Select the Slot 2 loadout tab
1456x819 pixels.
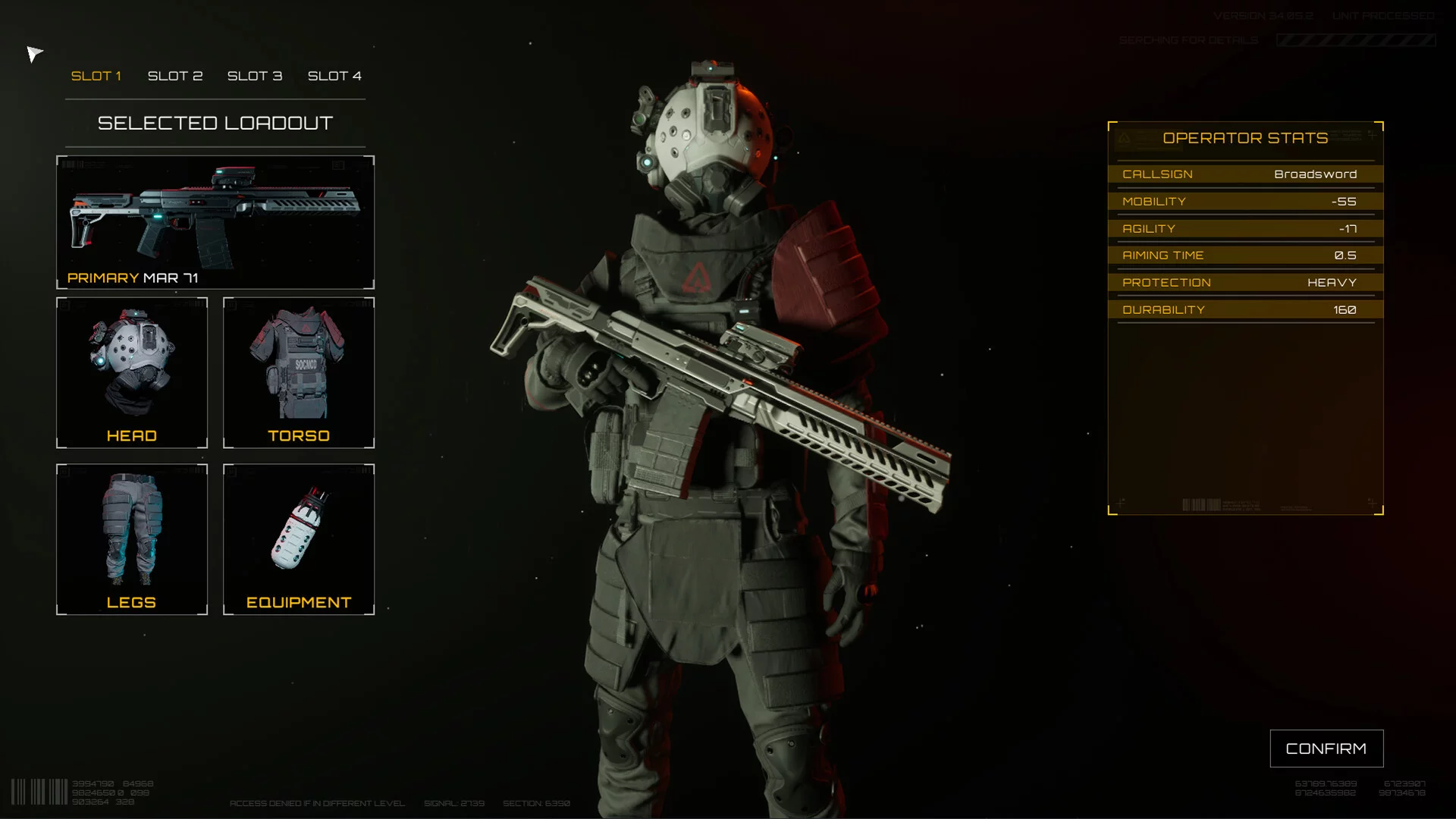point(175,76)
